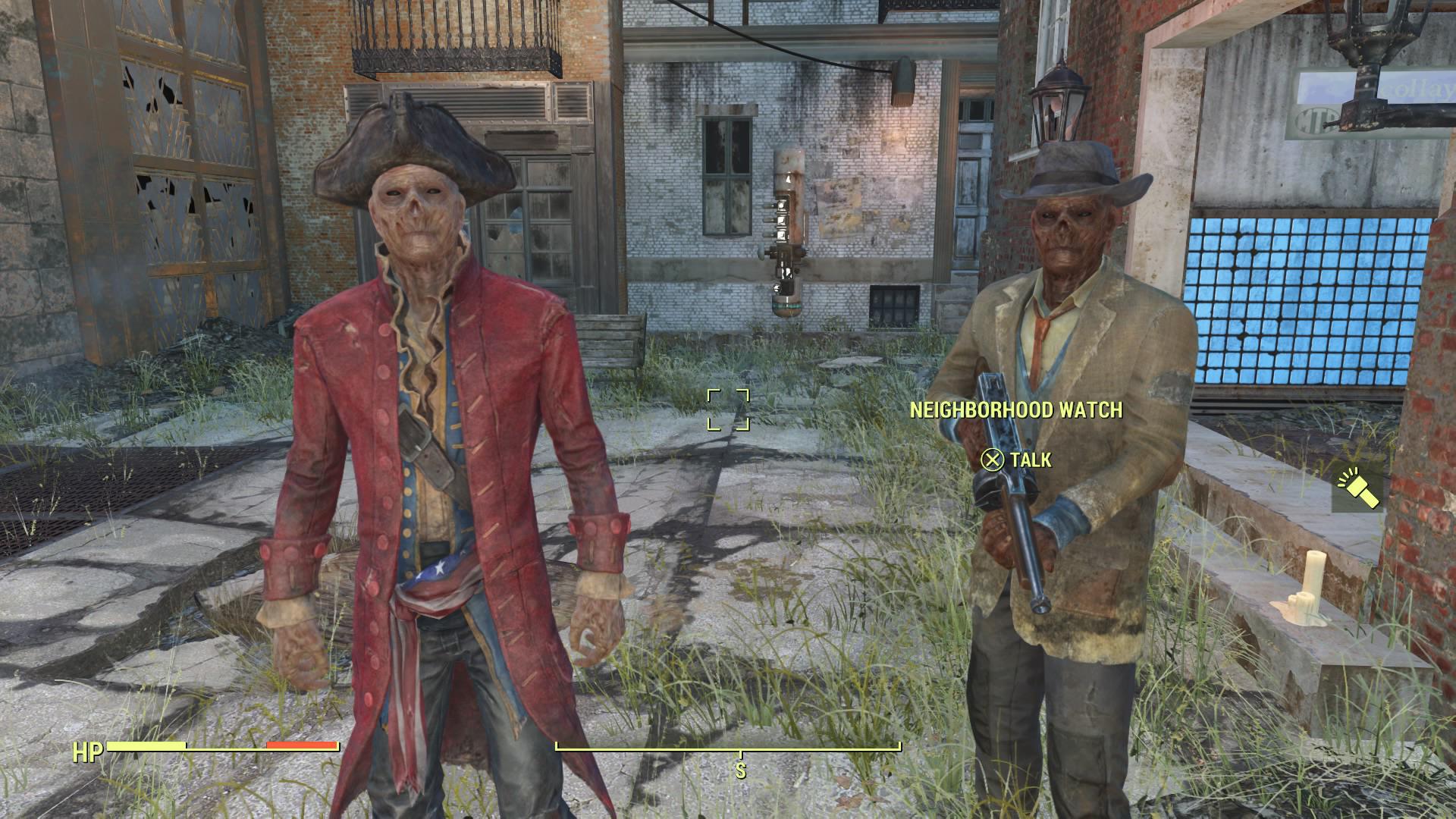The image size is (1456, 819).
Task: Click the TALK prompt text
Action: [x=1030, y=458]
